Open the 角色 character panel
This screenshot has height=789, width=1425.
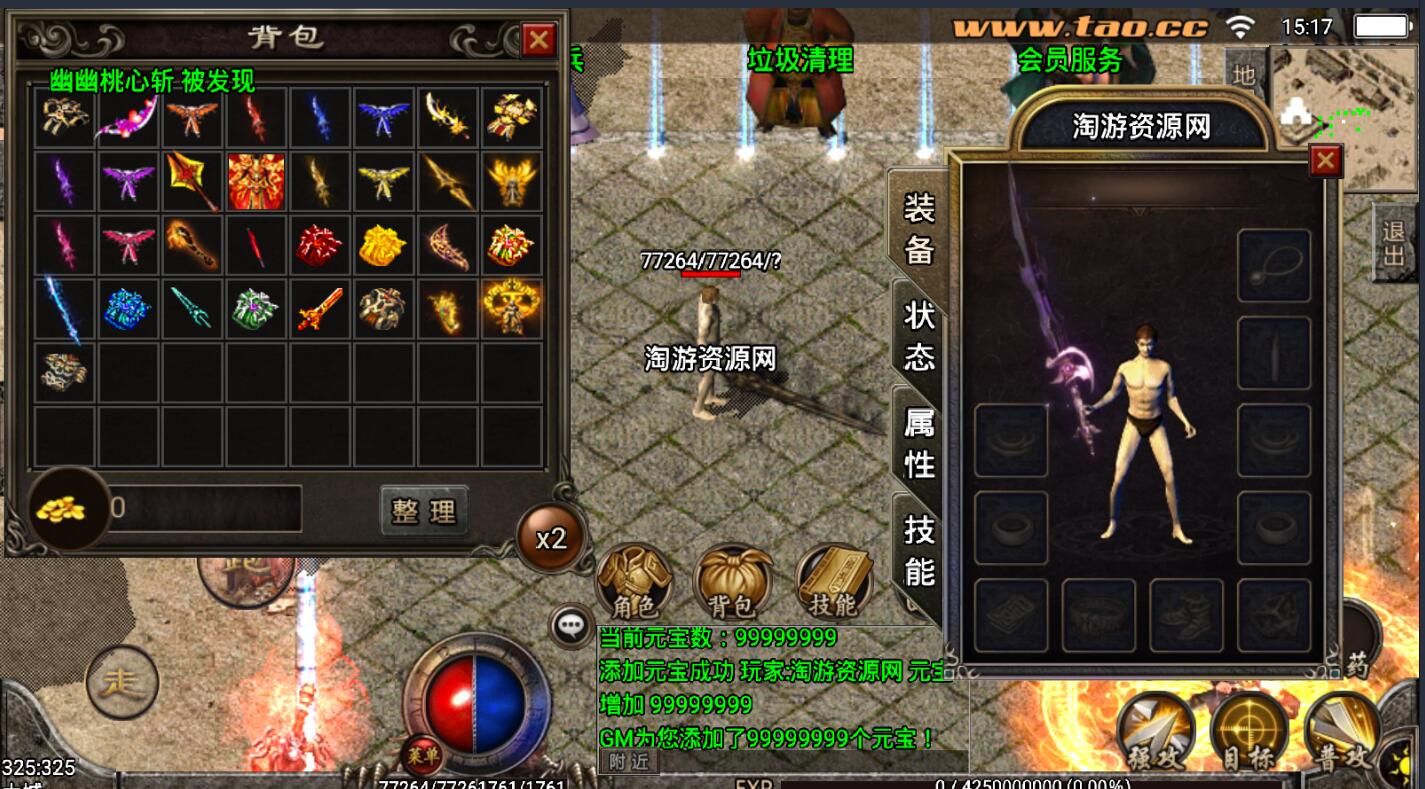[x=634, y=583]
